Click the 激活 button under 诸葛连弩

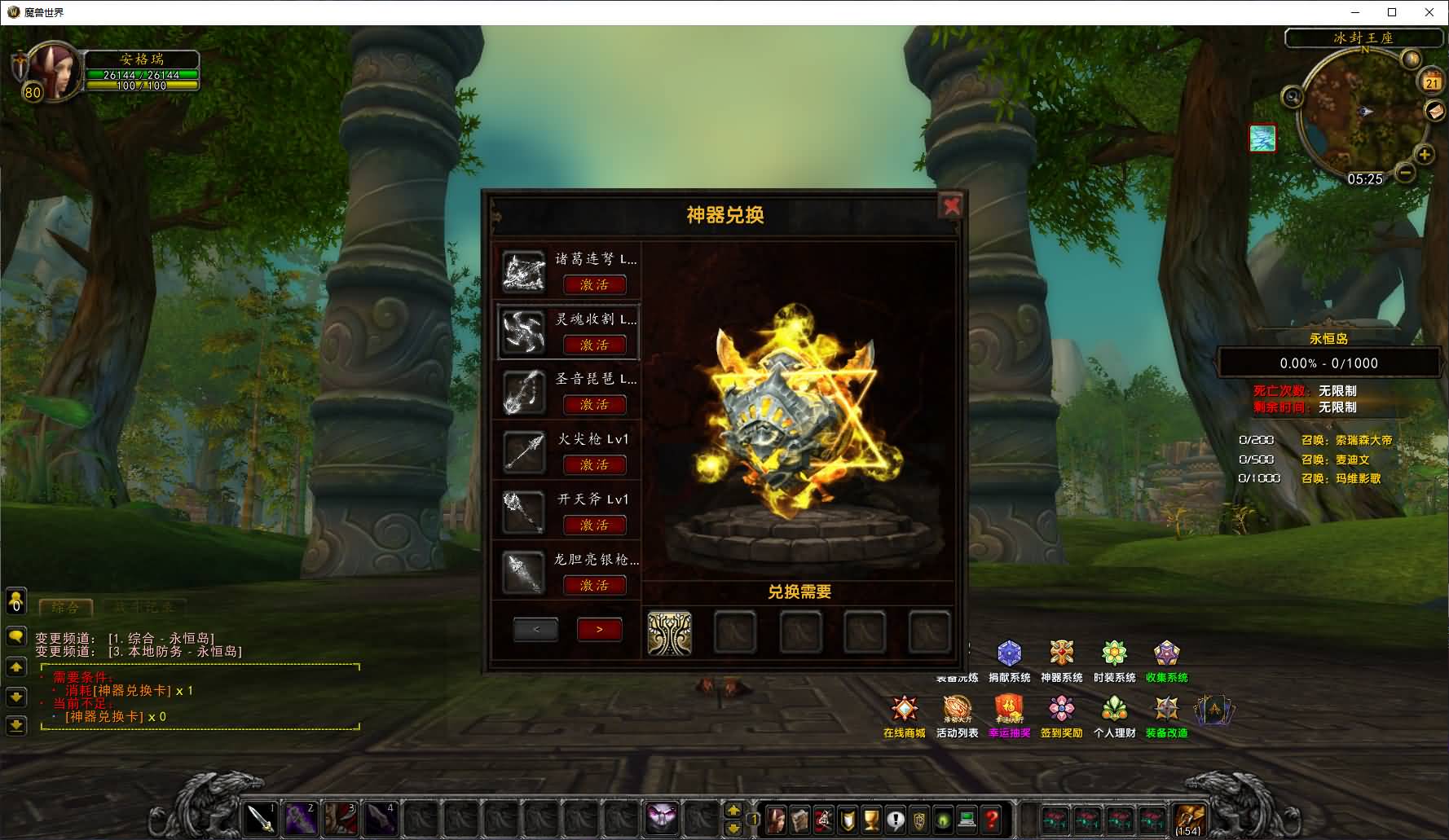coord(595,284)
